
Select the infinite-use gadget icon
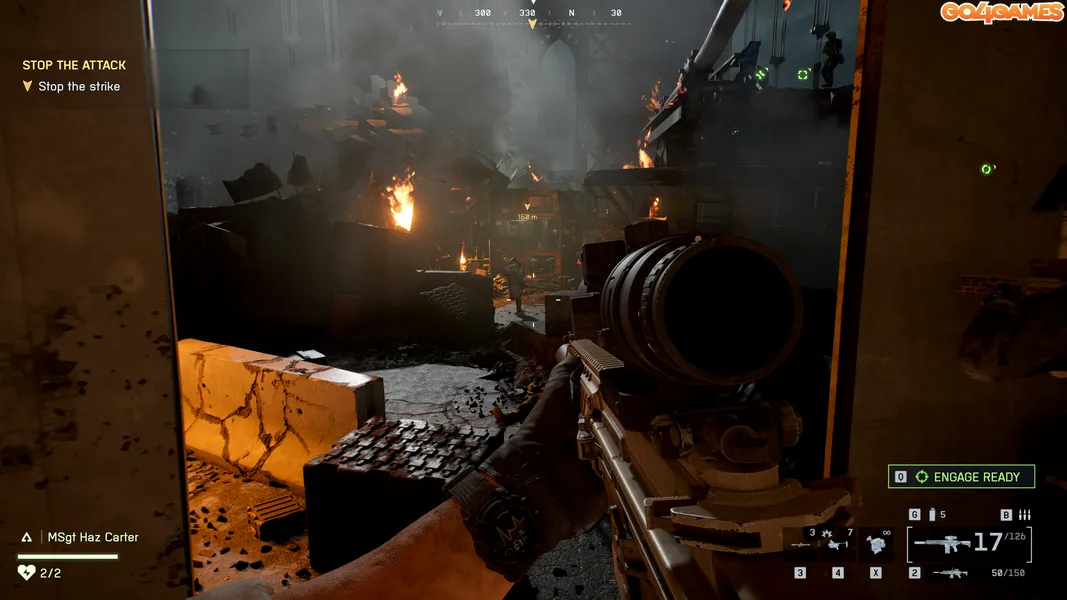click(877, 544)
